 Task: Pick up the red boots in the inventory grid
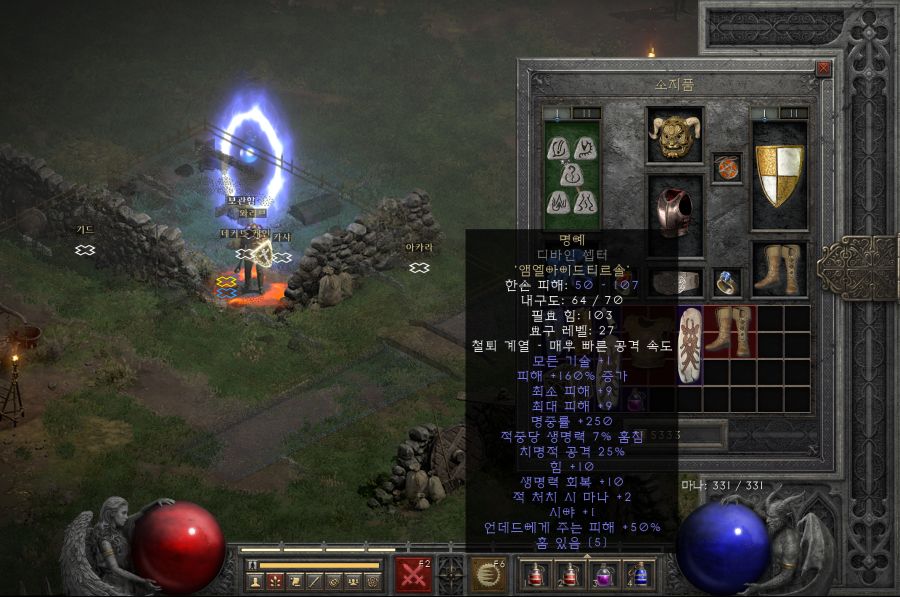pos(730,332)
